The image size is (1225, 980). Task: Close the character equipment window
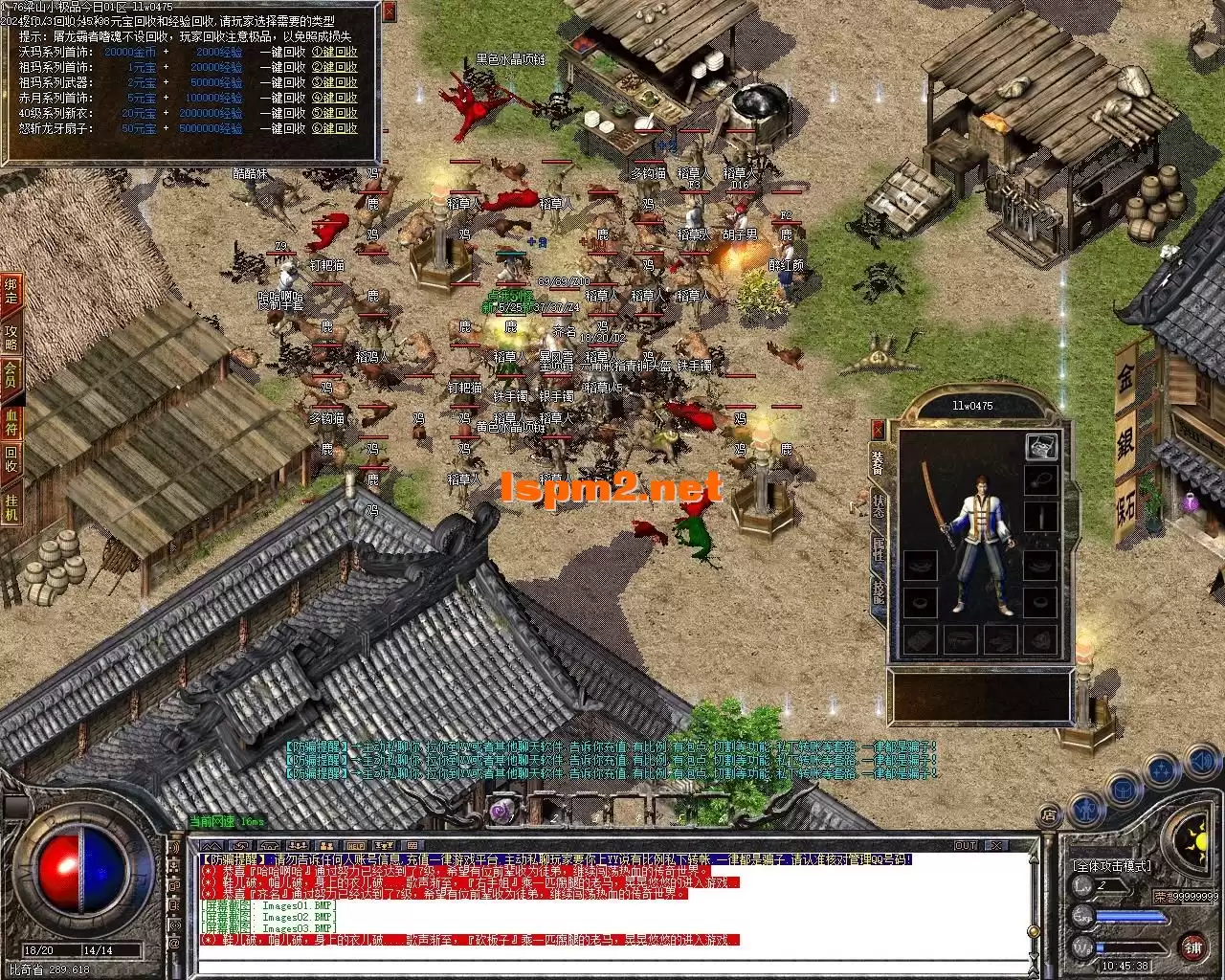click(878, 428)
